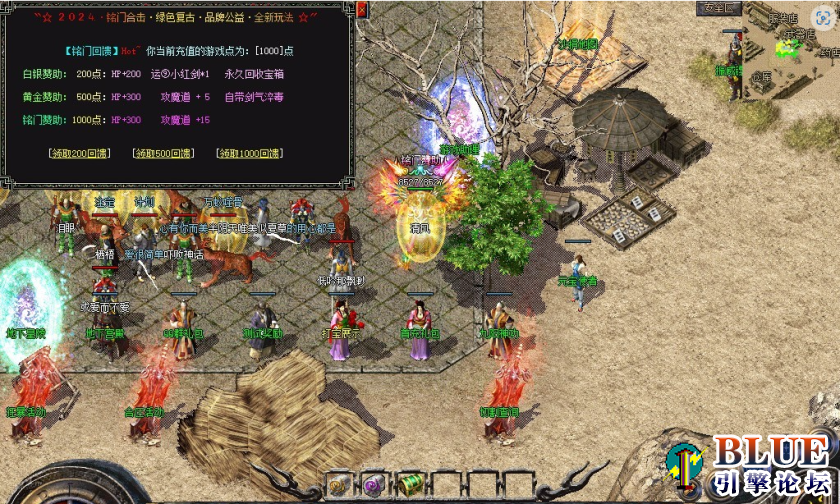
Task: Select the purple orb belt slot
Action: pos(373,484)
